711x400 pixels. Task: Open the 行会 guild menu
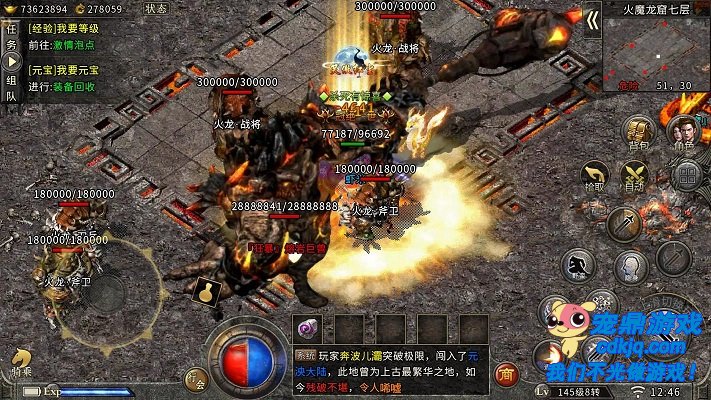point(196,378)
